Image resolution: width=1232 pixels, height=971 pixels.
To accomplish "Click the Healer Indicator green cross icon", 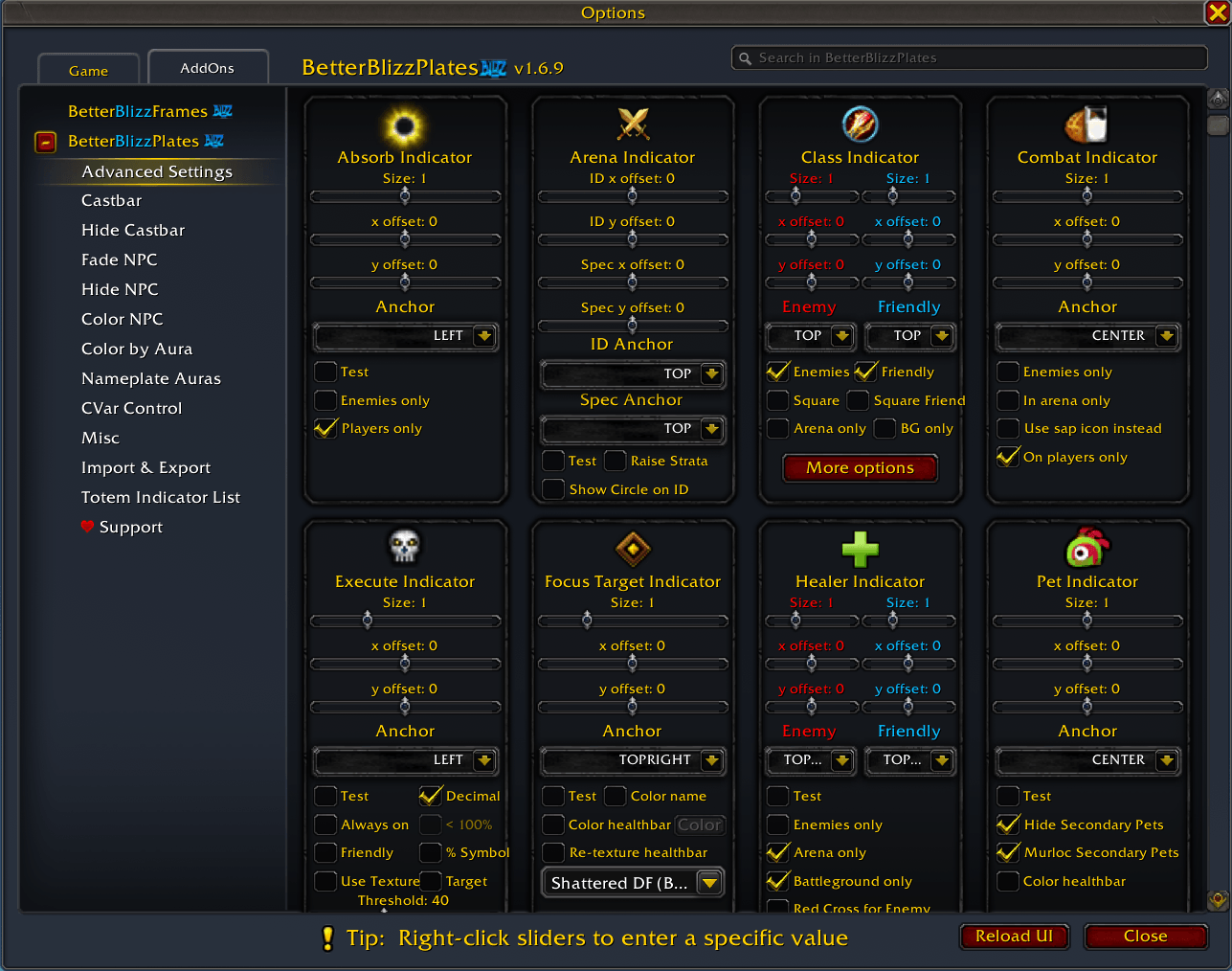I will click(x=859, y=548).
